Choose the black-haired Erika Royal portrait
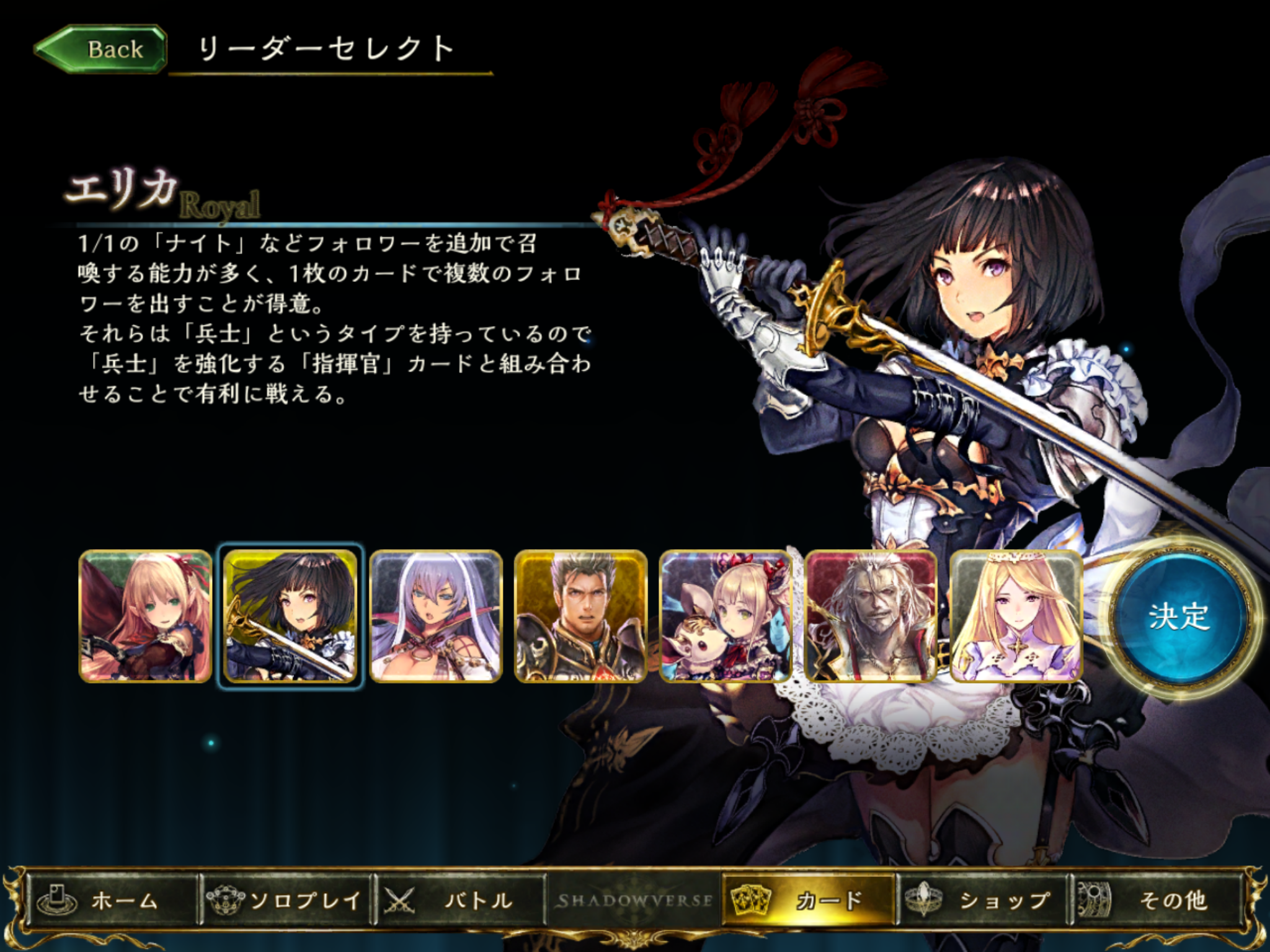This screenshot has width=1270, height=952. [290, 616]
